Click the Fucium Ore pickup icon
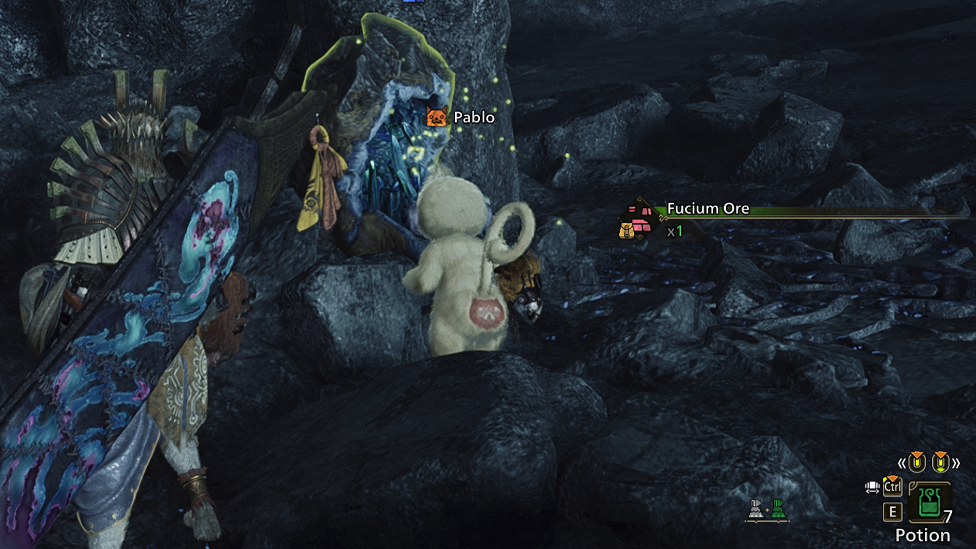The width and height of the screenshot is (976, 549). point(638,213)
